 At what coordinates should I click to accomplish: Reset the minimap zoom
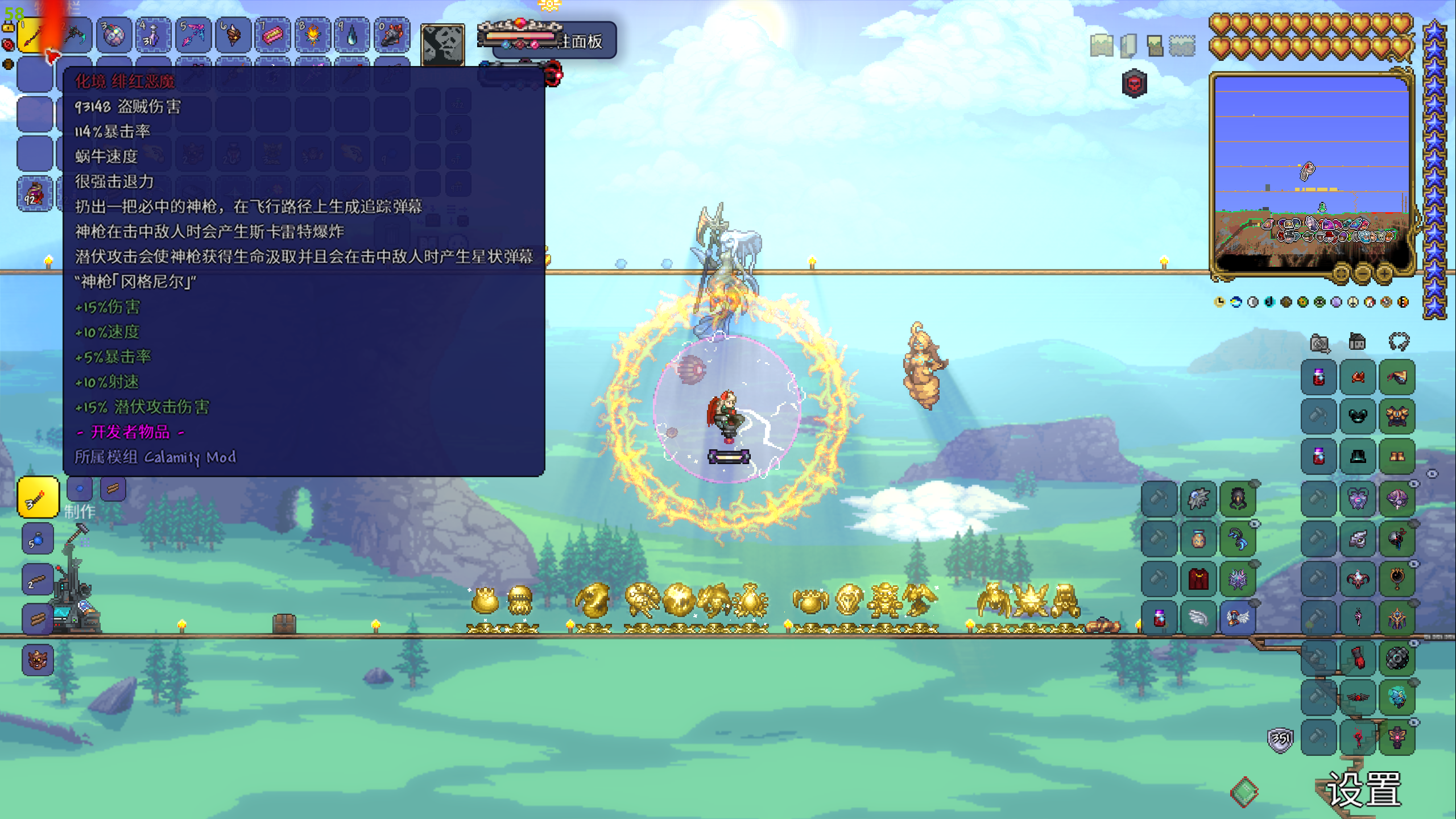(1341, 274)
